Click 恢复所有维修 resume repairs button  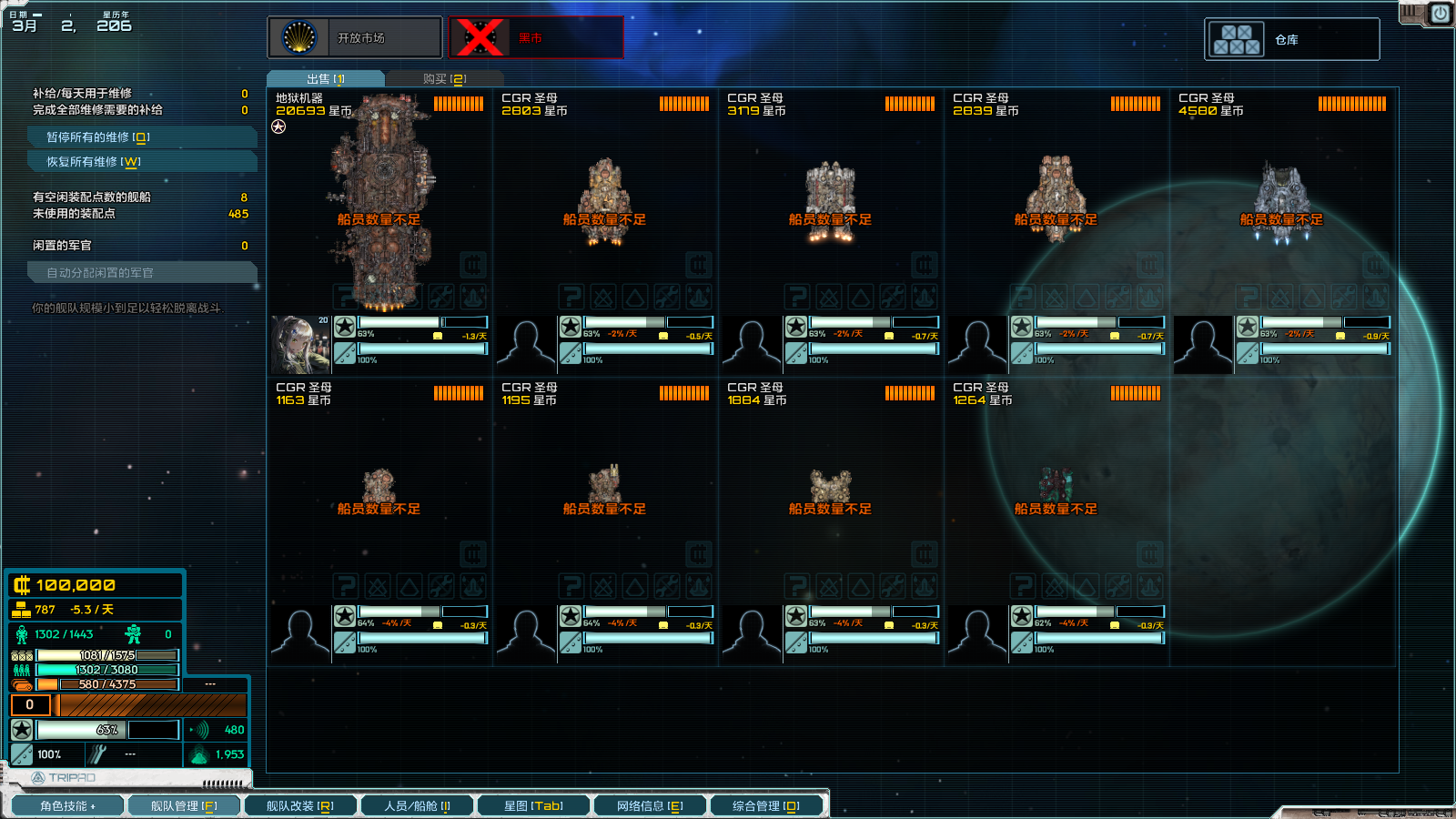tap(142, 162)
